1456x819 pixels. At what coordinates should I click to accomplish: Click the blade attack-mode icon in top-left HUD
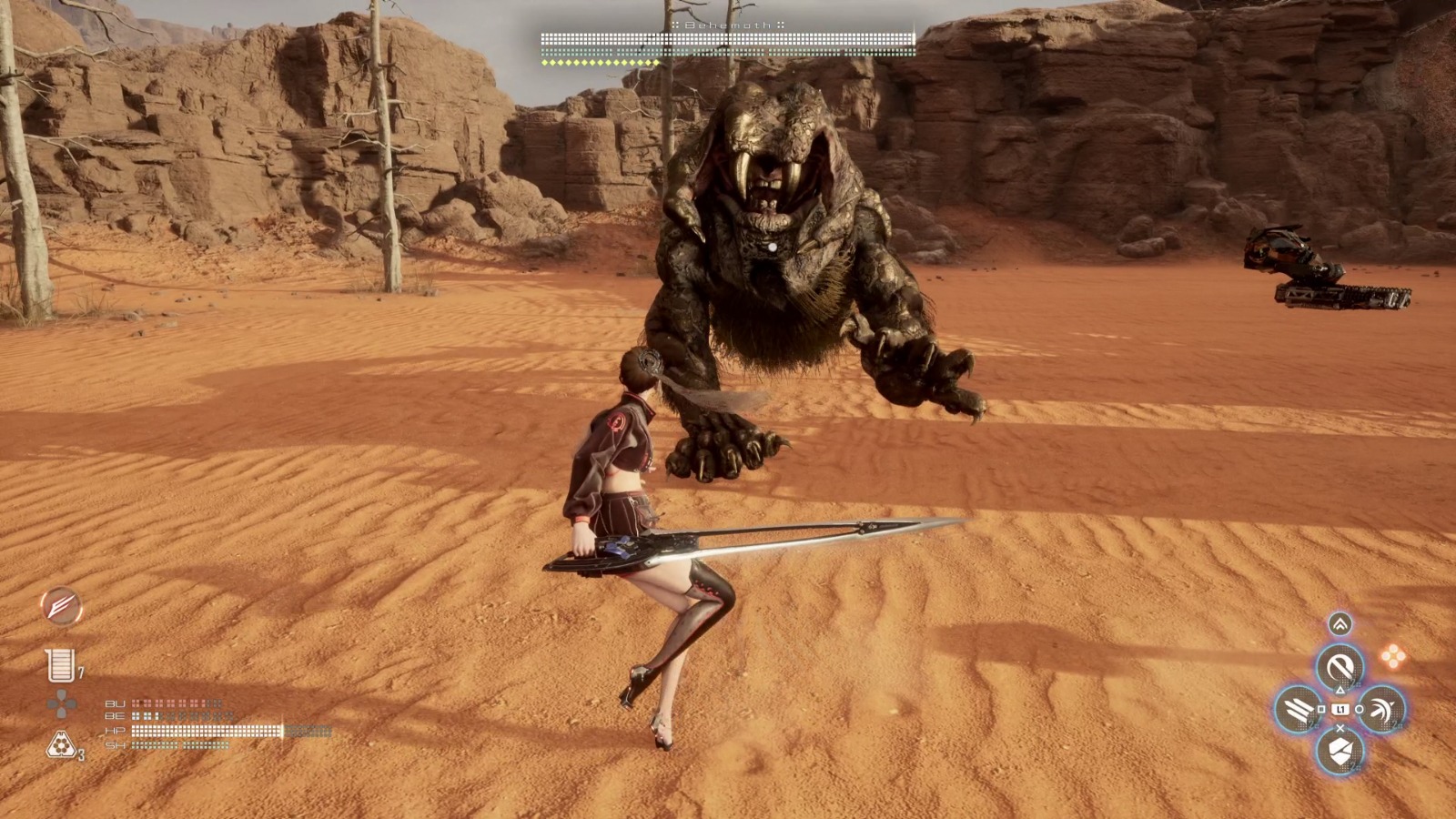(61, 607)
